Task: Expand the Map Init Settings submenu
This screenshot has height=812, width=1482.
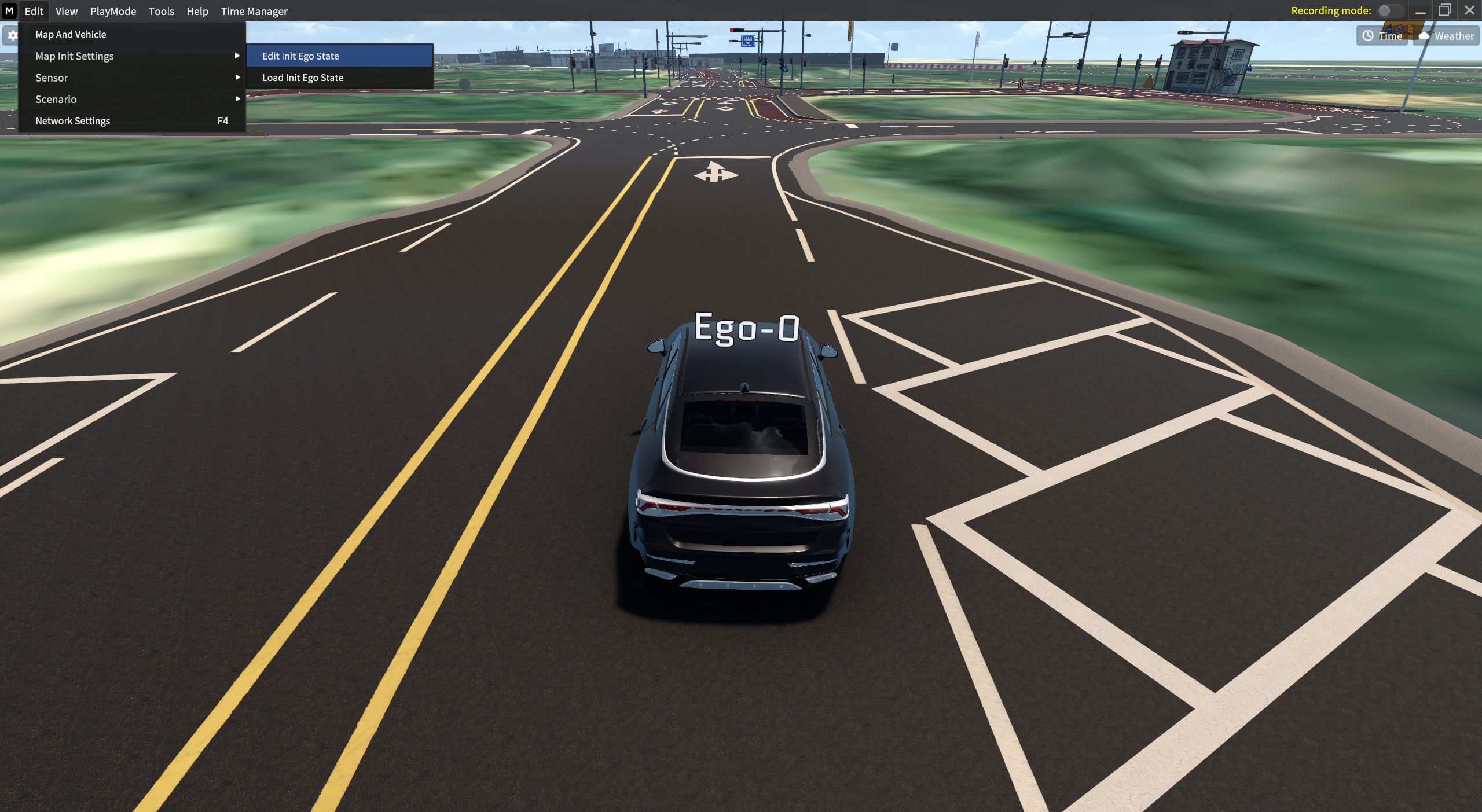Action: click(74, 56)
